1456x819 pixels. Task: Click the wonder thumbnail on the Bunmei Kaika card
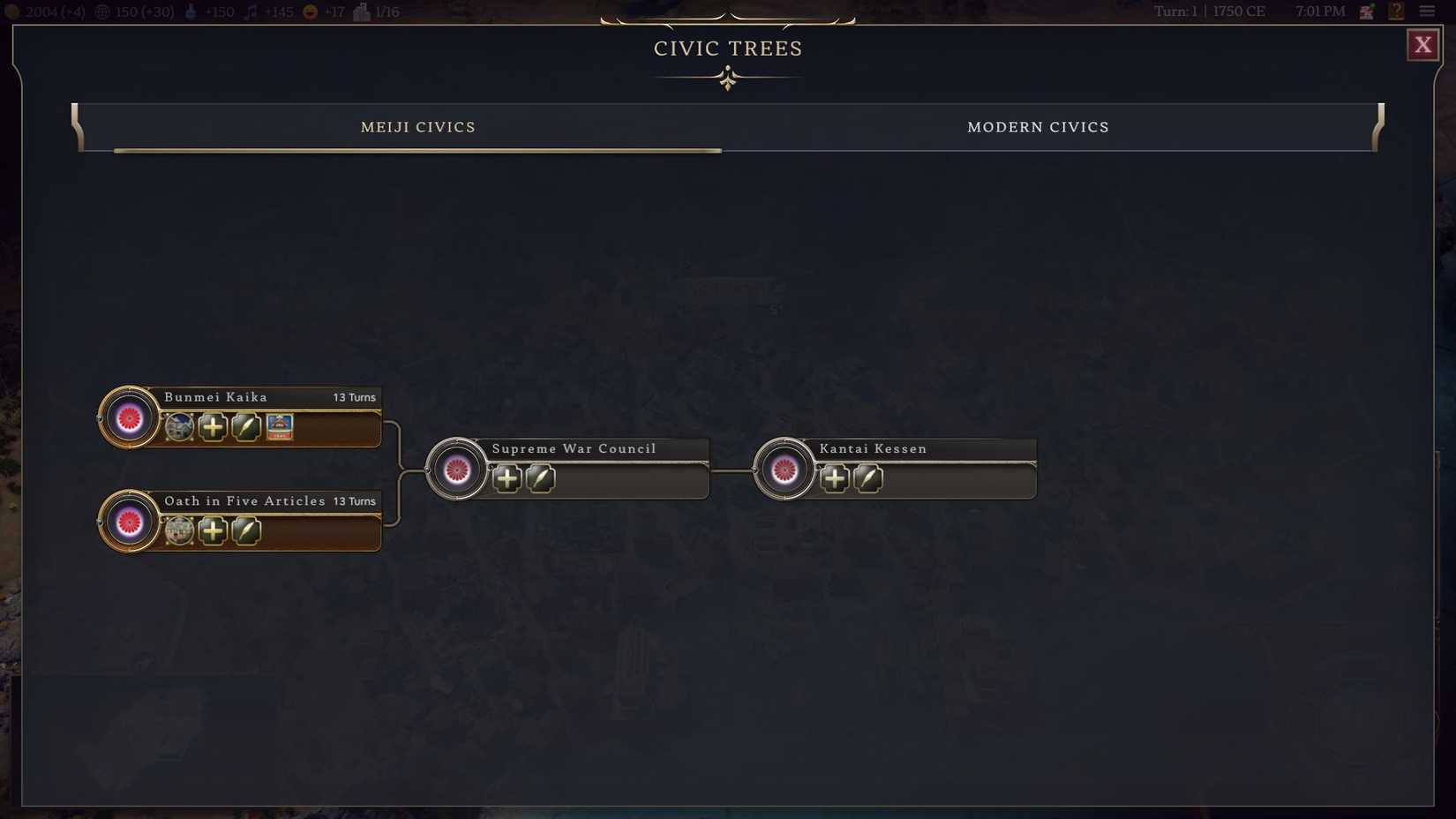pos(279,427)
